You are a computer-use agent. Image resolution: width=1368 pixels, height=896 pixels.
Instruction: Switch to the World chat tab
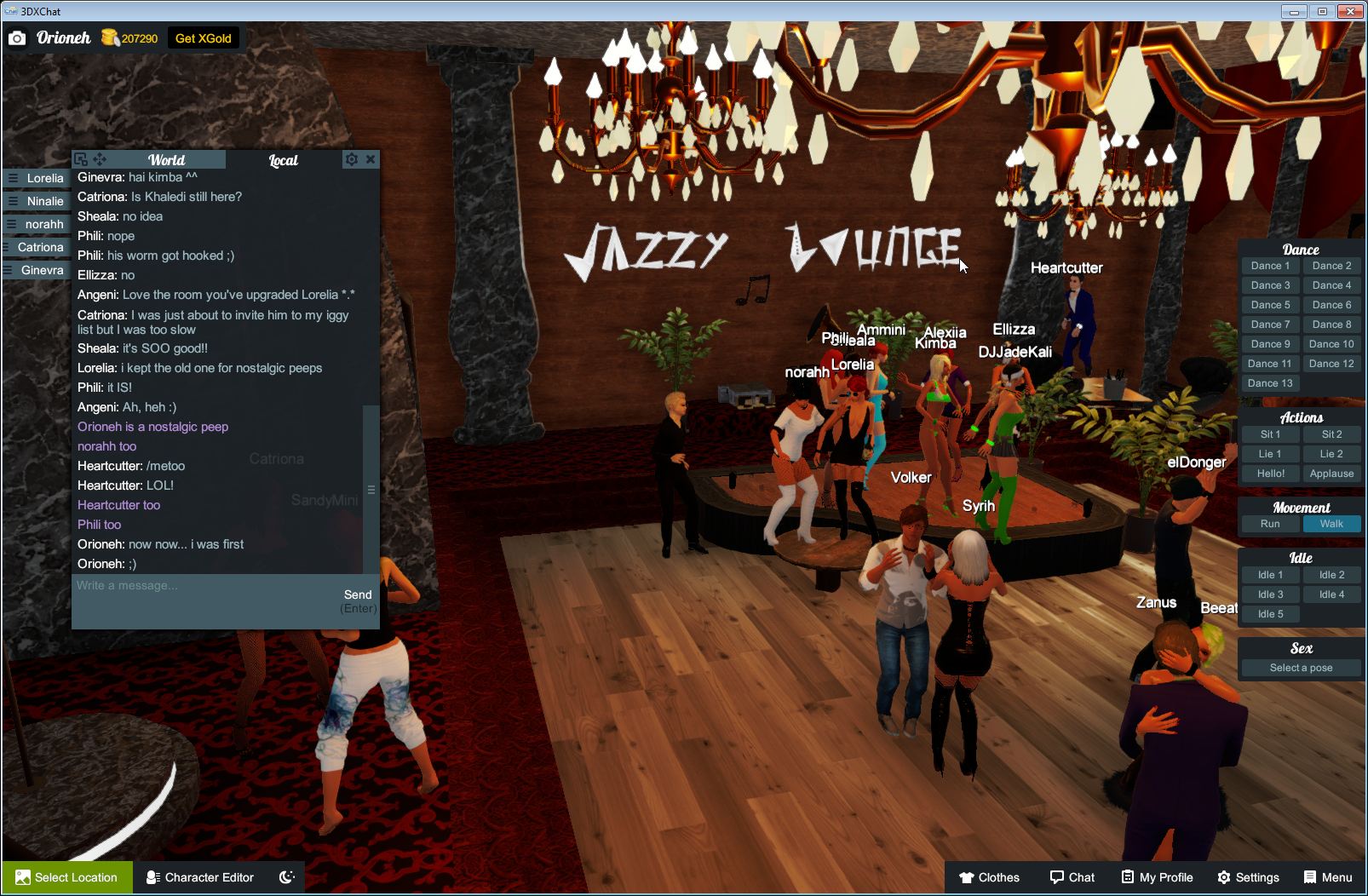coord(167,160)
